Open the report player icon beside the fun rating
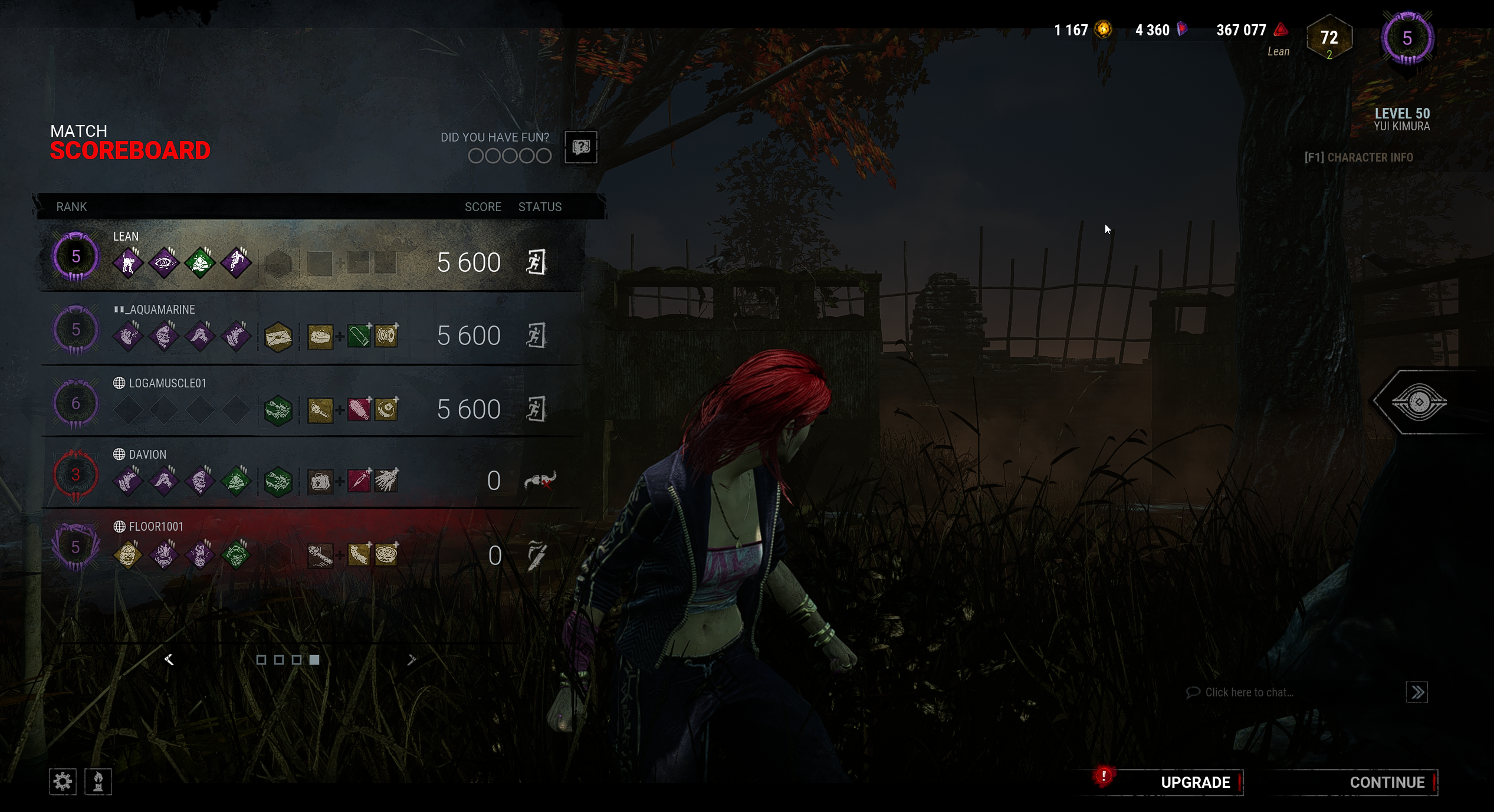Image resolution: width=1494 pixels, height=812 pixels. tap(580, 148)
